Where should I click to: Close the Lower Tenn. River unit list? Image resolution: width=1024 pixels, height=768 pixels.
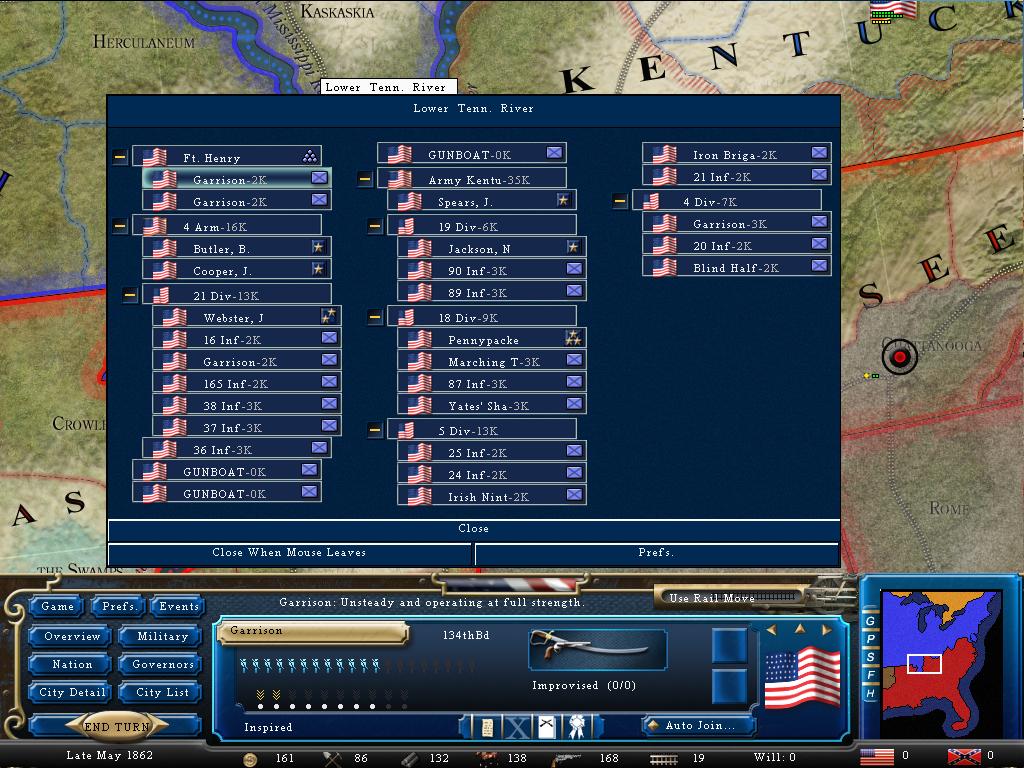click(x=473, y=529)
